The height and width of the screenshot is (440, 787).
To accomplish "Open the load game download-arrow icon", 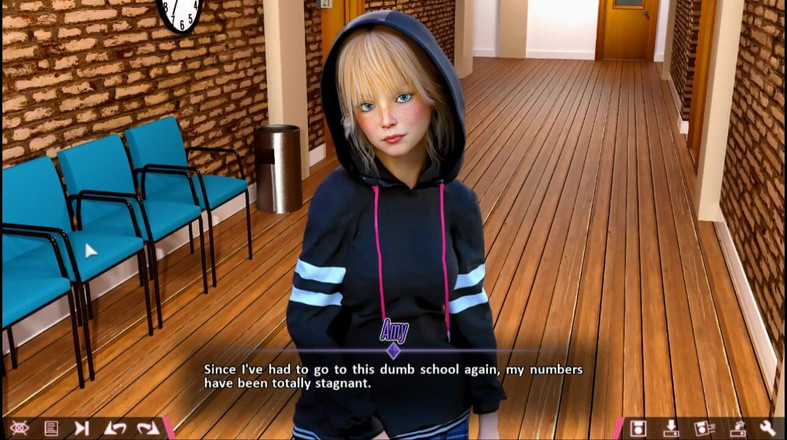I will [x=671, y=428].
